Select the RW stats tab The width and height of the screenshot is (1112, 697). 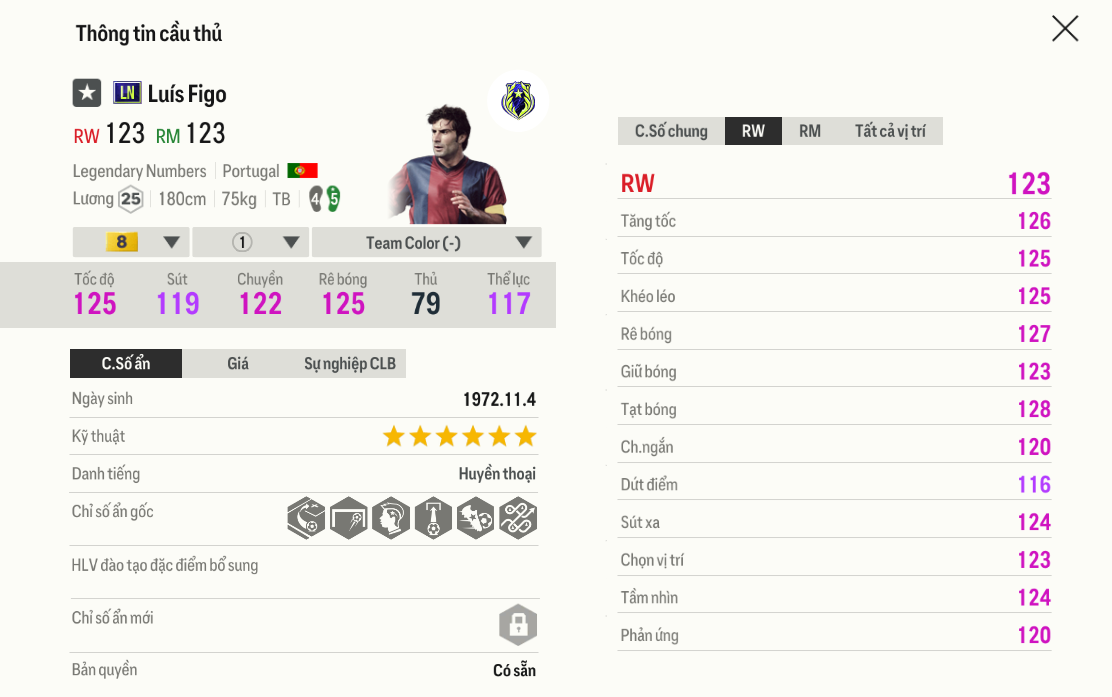(x=753, y=131)
